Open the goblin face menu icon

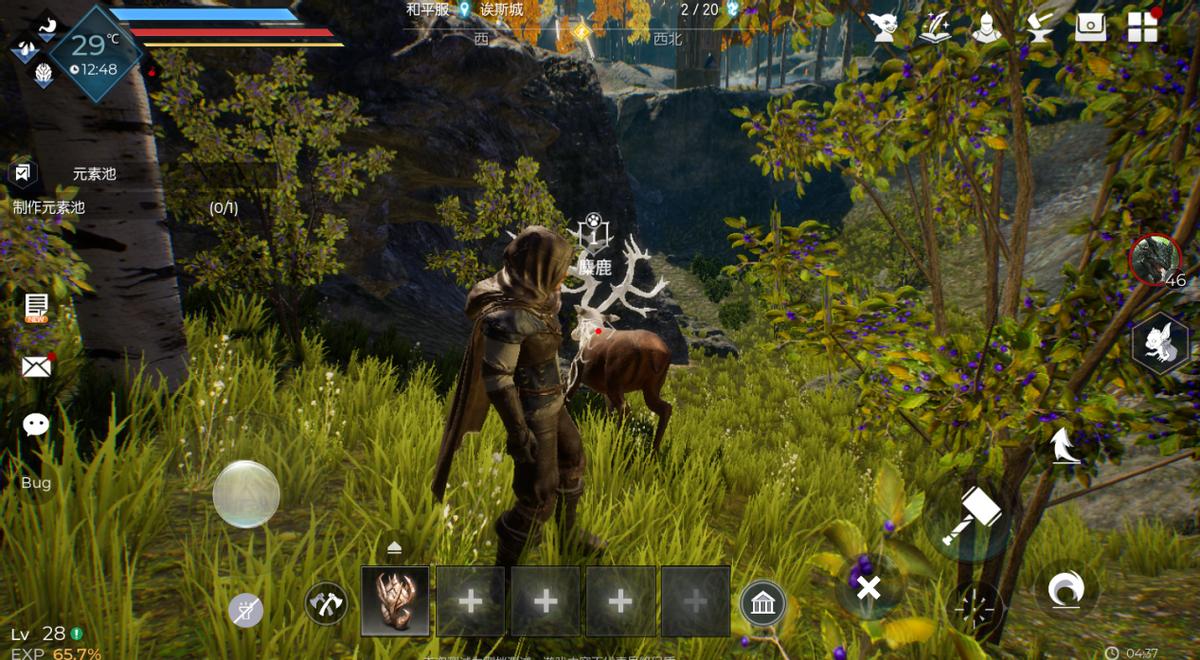click(x=883, y=27)
